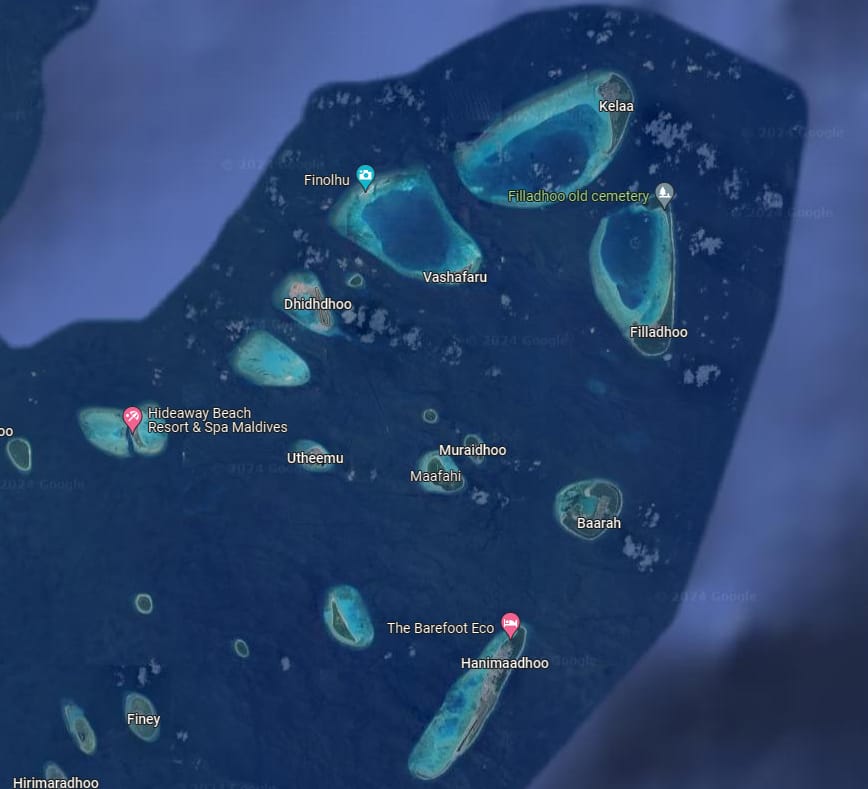Click the Hideaway Beach Resort pin

pos(131,417)
